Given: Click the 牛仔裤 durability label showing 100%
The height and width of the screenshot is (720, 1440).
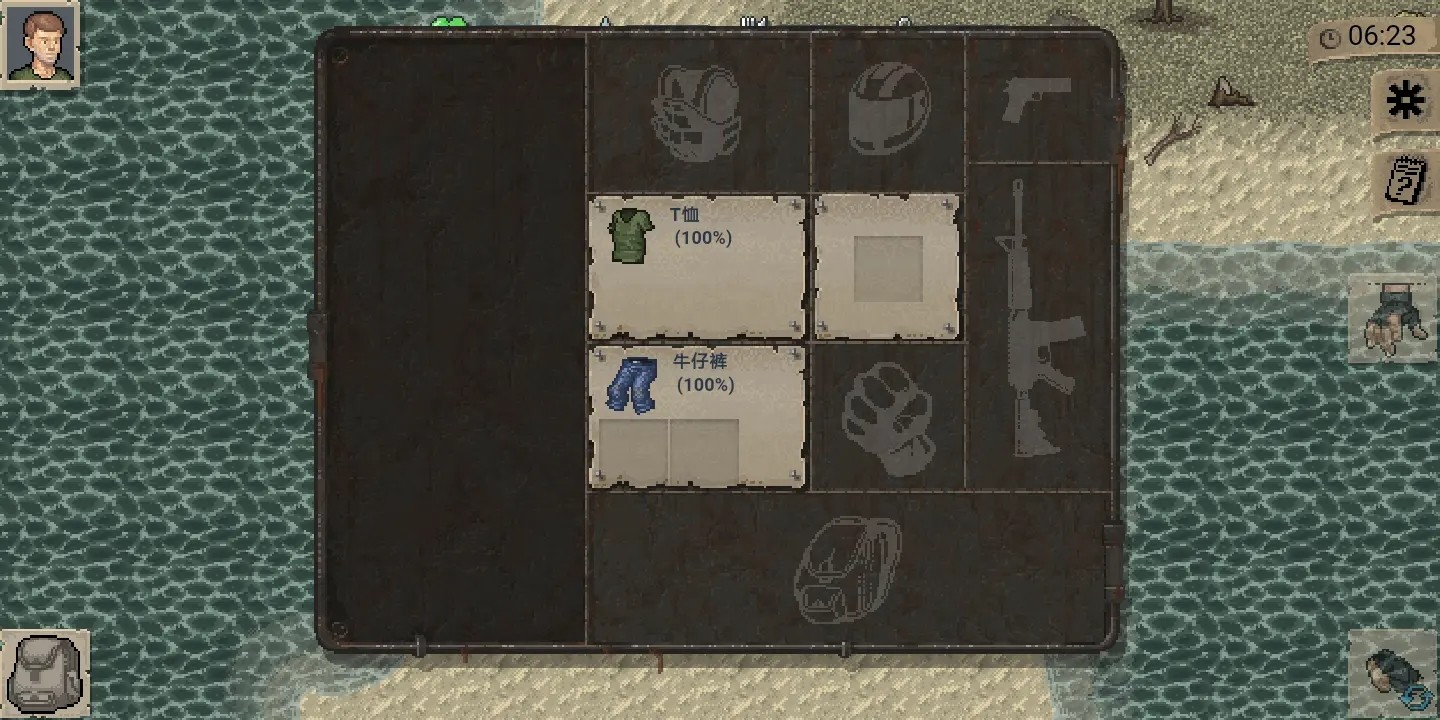Looking at the screenshot, I should (x=706, y=383).
